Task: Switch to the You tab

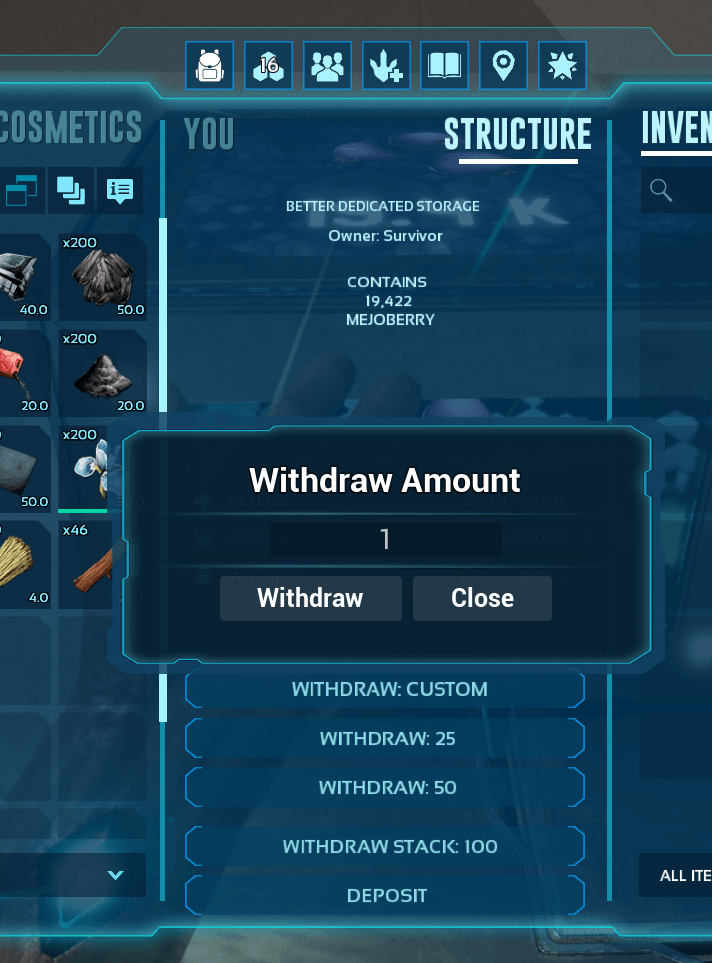Action: pyautogui.click(x=209, y=134)
